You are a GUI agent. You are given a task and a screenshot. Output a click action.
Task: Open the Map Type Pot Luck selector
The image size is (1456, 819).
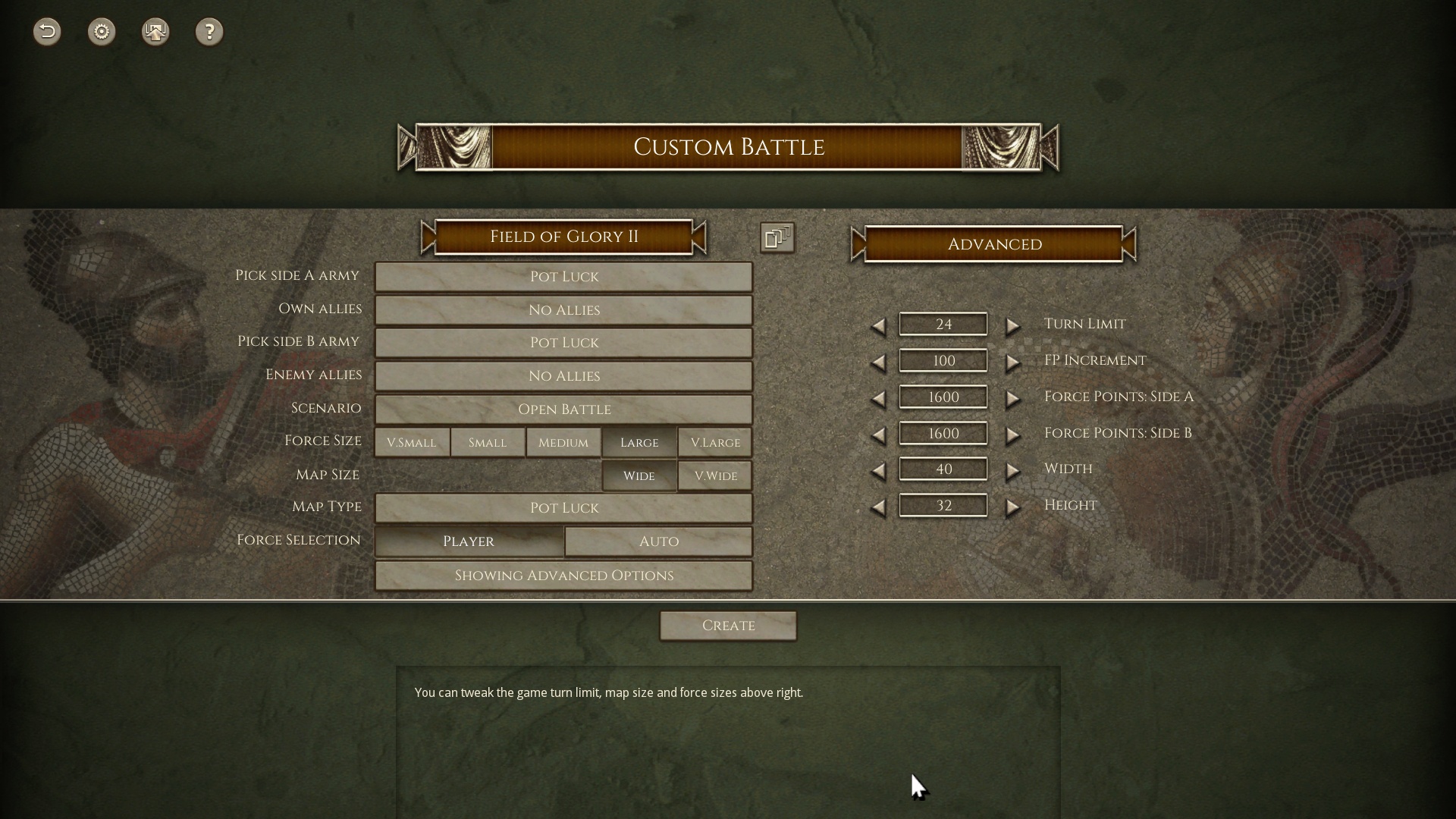563,507
